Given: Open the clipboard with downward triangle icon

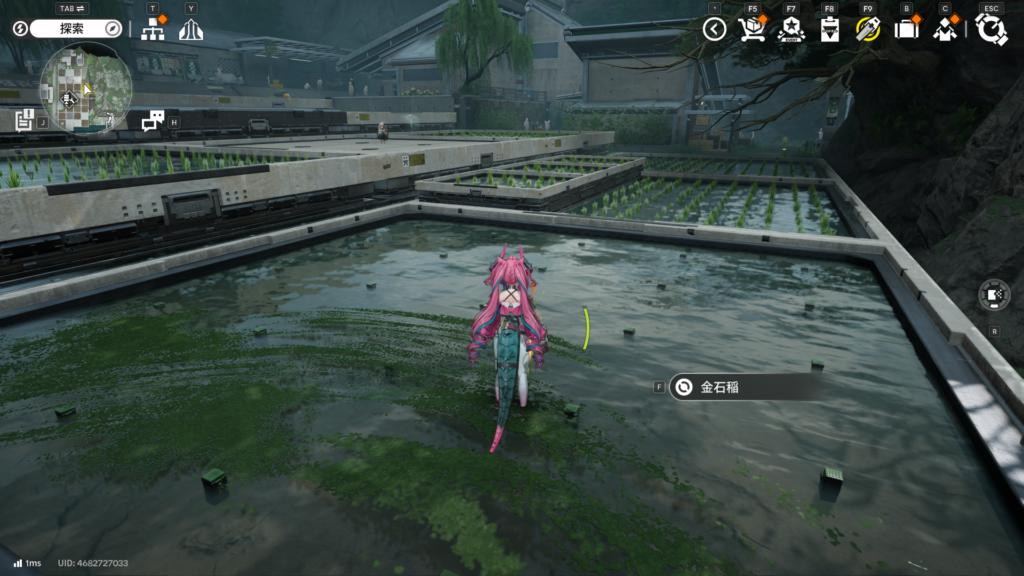Looking at the screenshot, I should (x=829, y=29).
